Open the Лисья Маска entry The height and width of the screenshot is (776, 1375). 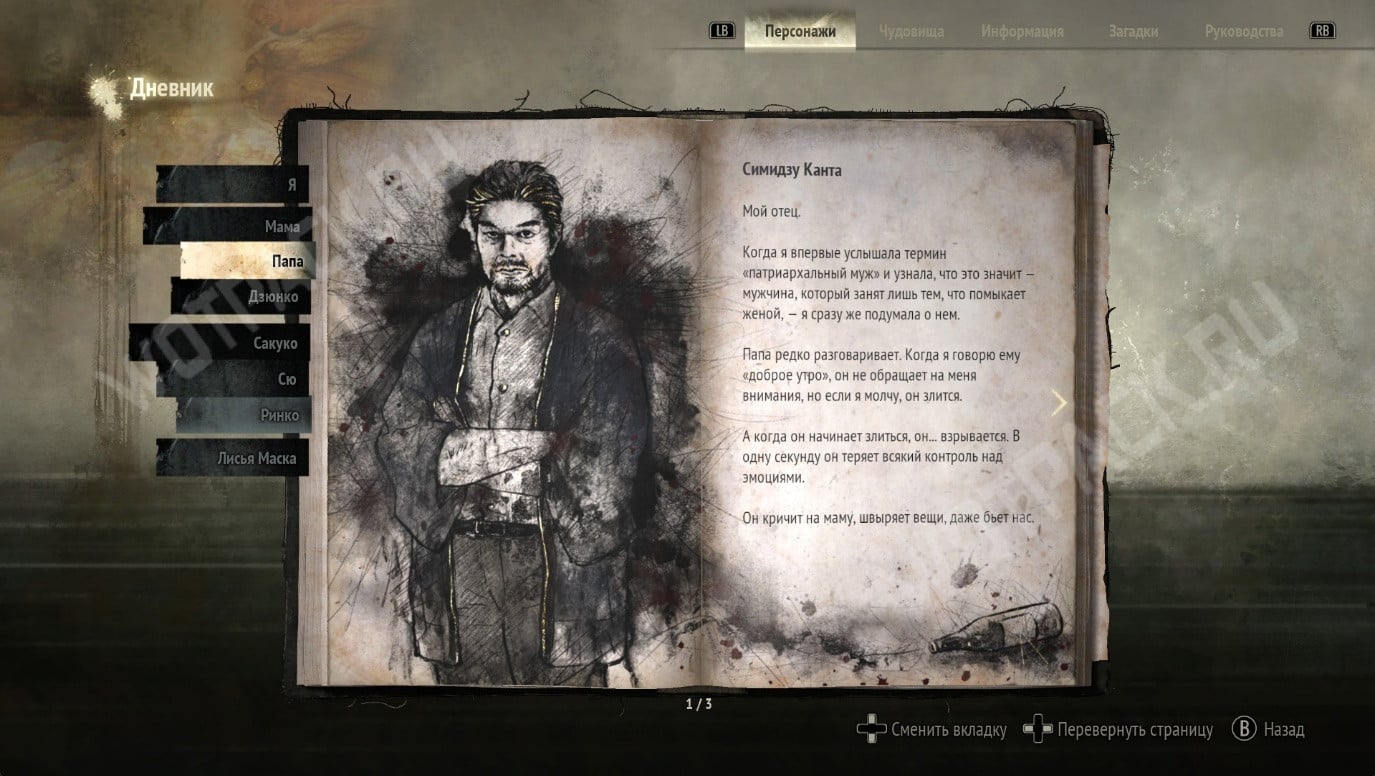pos(232,459)
